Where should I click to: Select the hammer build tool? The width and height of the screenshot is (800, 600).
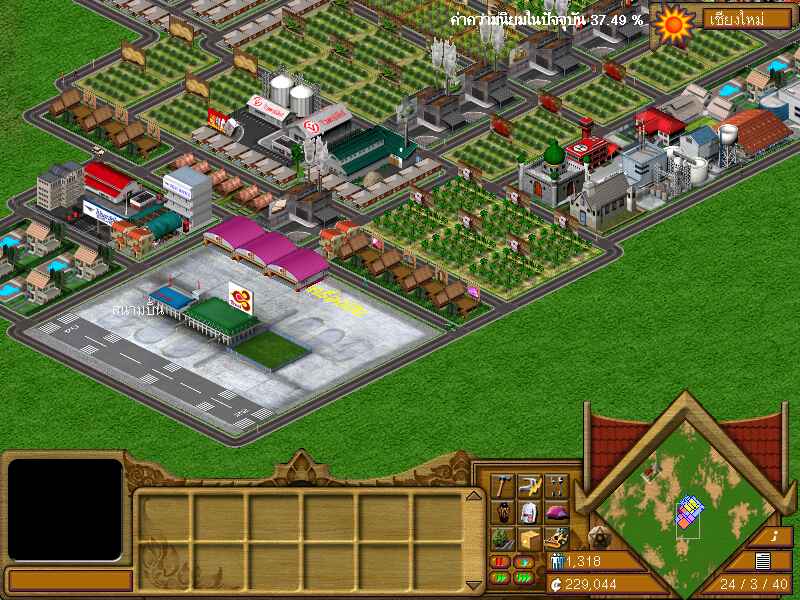coord(503,487)
